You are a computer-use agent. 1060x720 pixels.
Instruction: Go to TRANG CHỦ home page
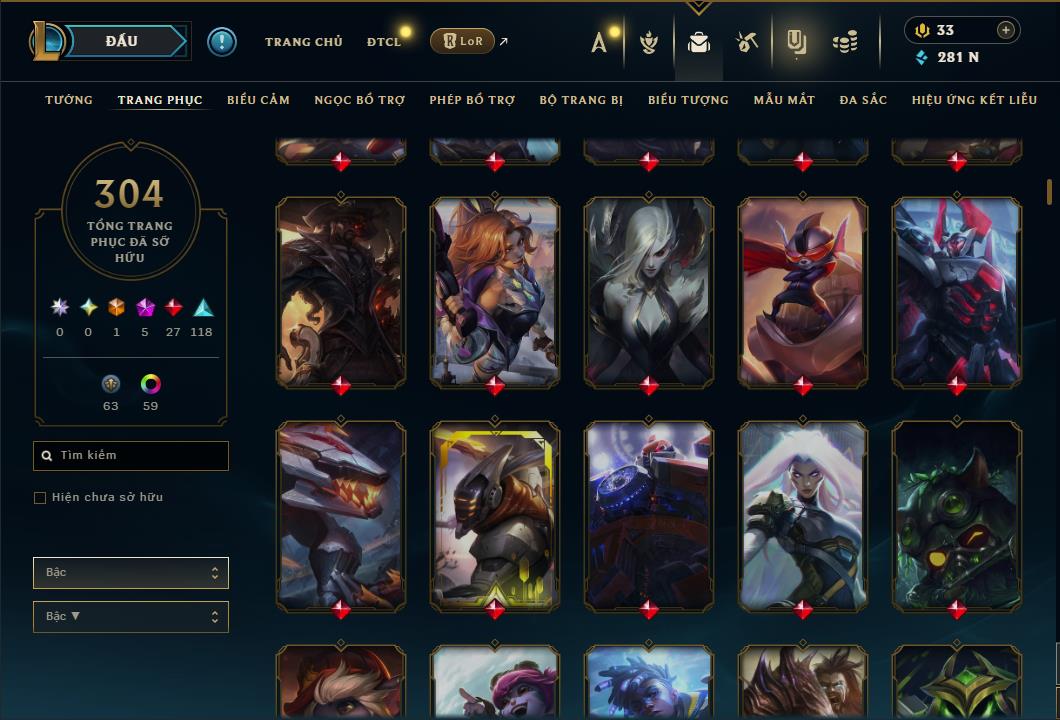(x=304, y=42)
